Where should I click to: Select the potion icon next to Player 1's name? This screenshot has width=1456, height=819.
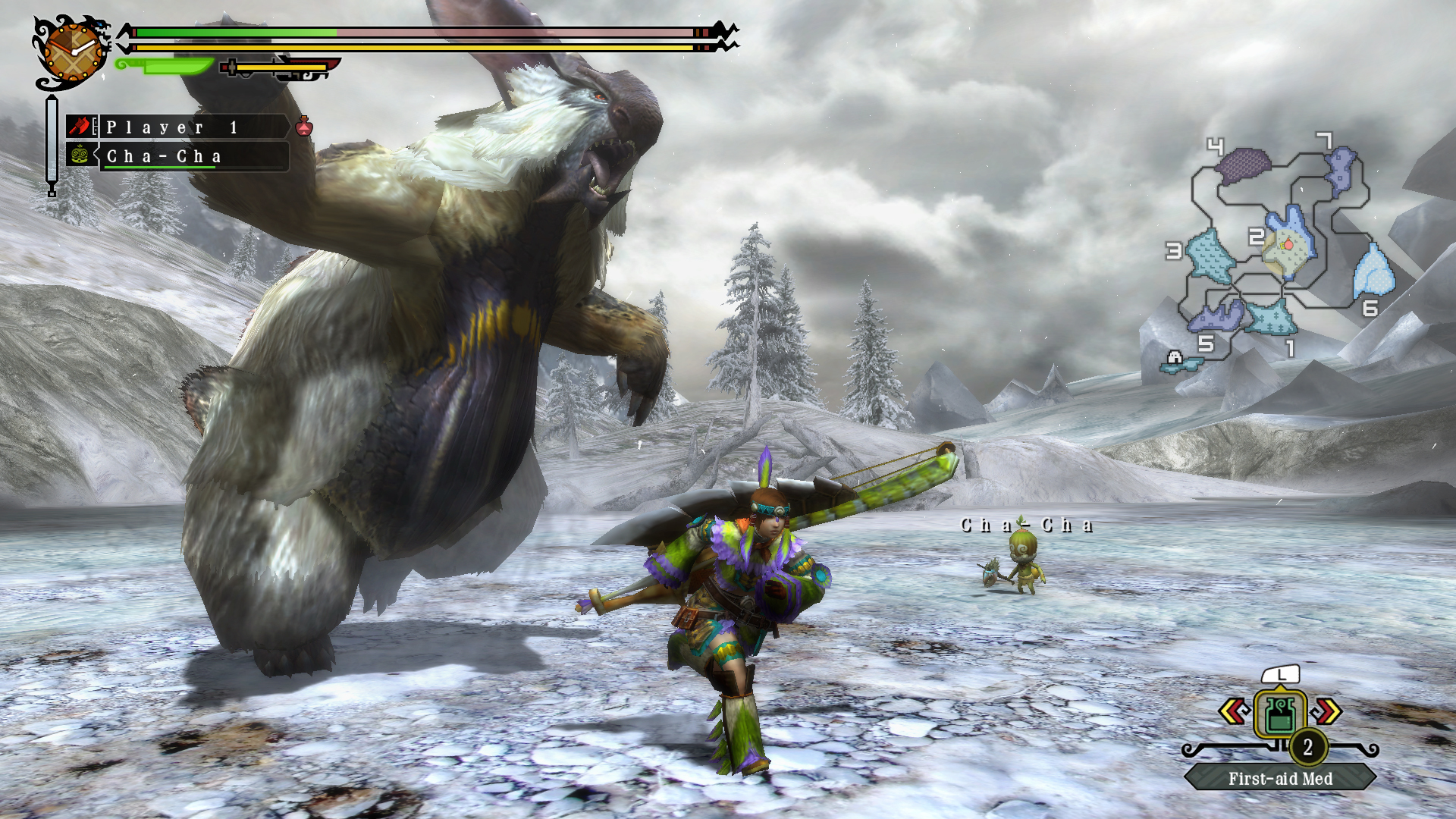click(304, 128)
